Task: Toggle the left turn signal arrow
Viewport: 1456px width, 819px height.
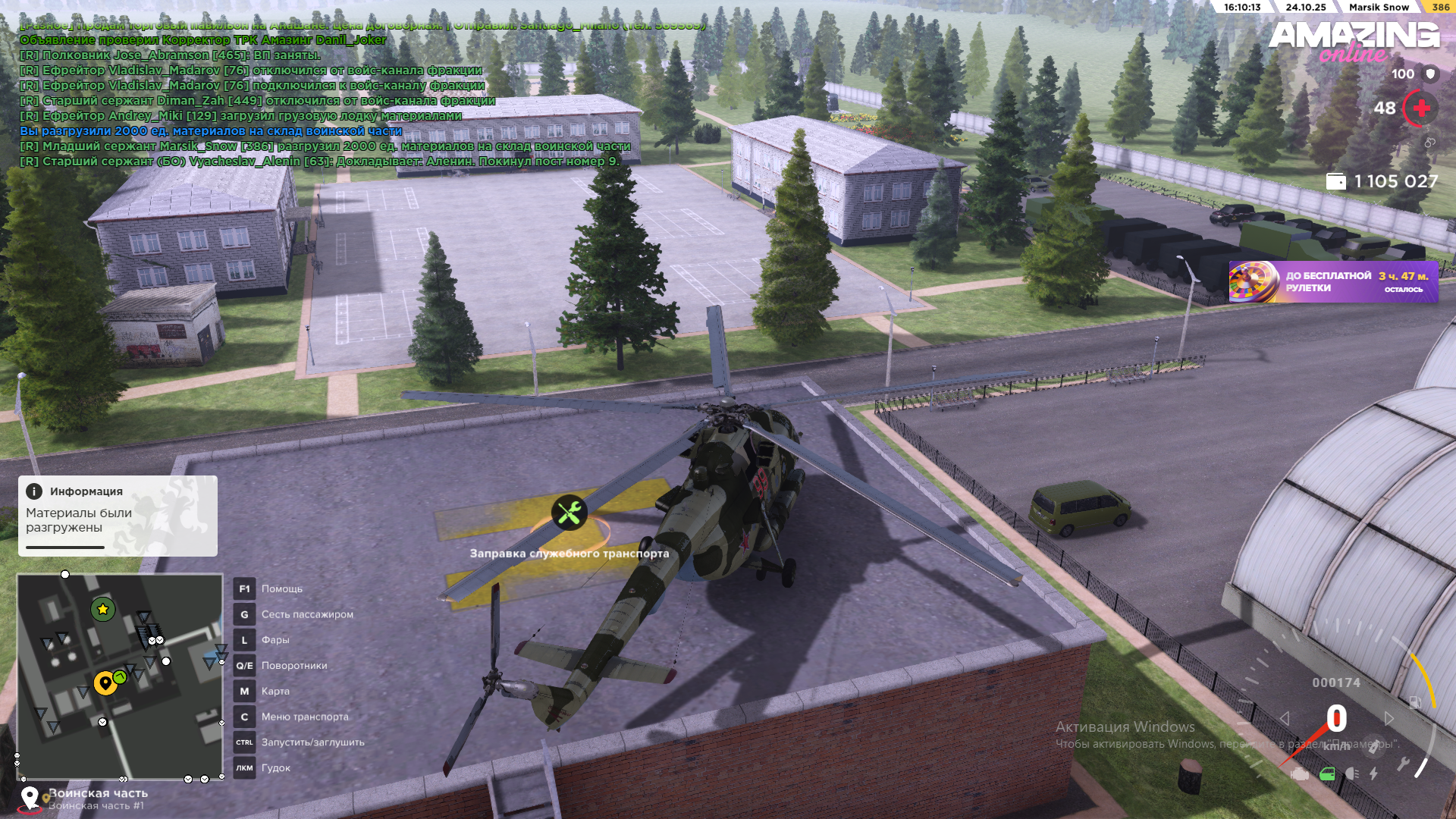Action: [1285, 718]
